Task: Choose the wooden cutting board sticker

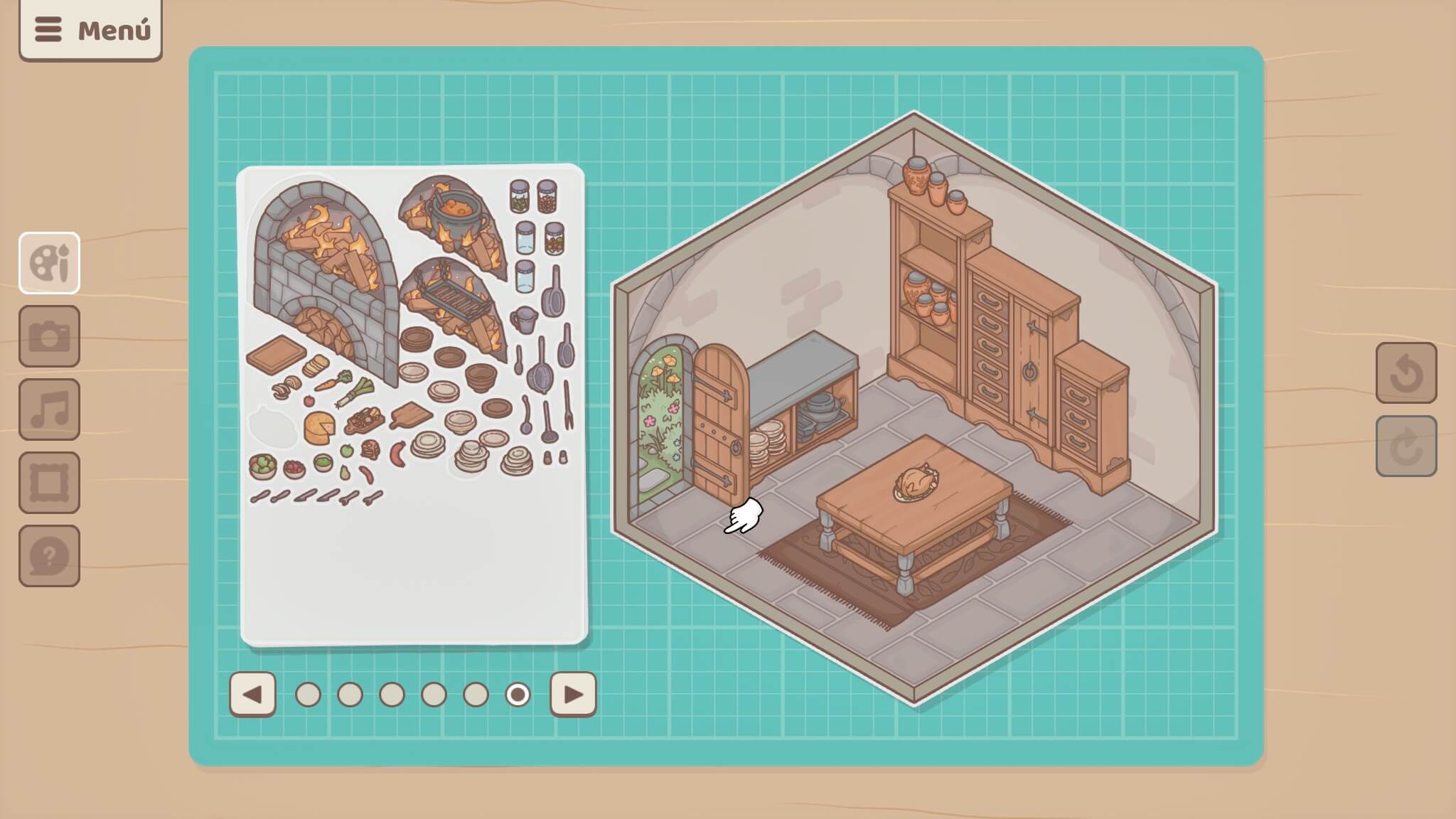Action: coord(276,354)
